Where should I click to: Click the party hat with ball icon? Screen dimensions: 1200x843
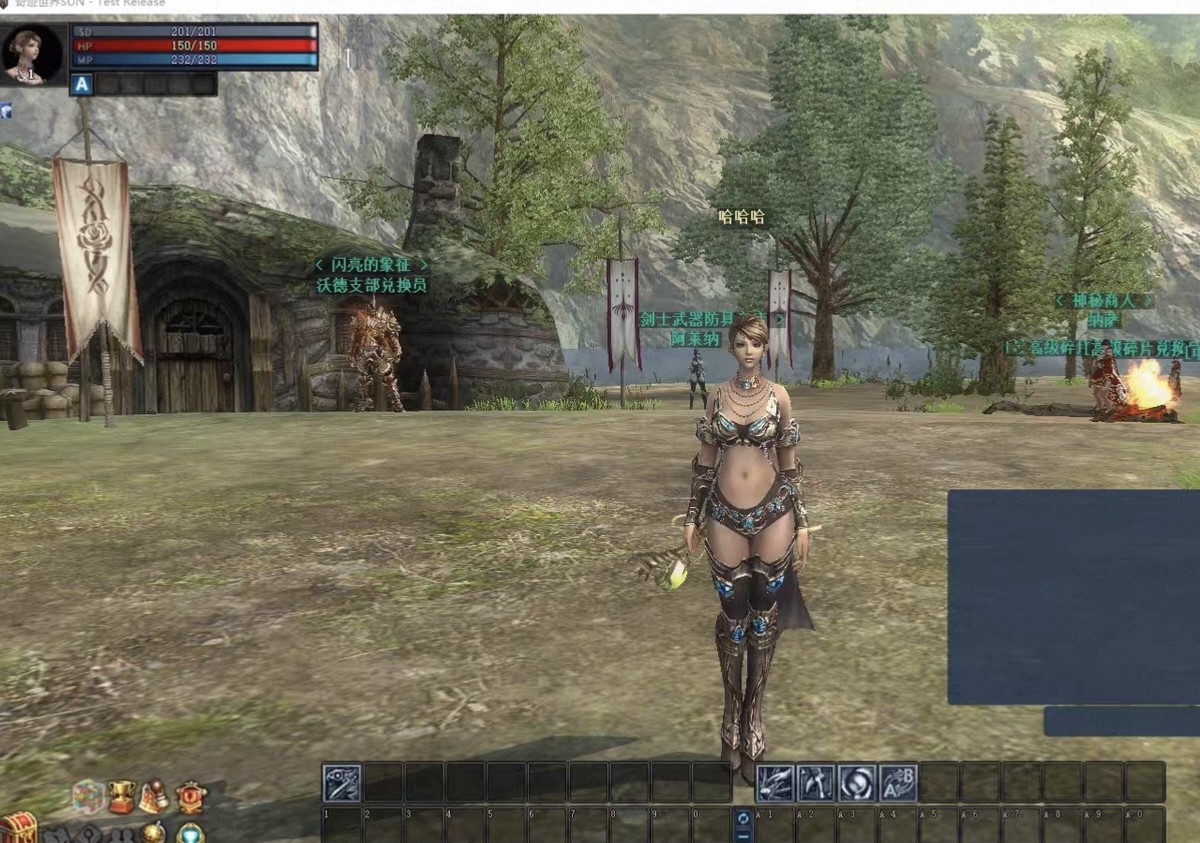[154, 797]
